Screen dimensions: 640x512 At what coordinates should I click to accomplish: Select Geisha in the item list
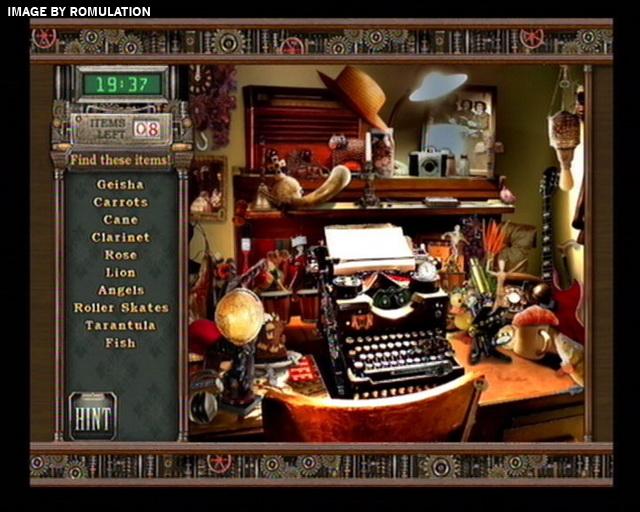[120, 185]
